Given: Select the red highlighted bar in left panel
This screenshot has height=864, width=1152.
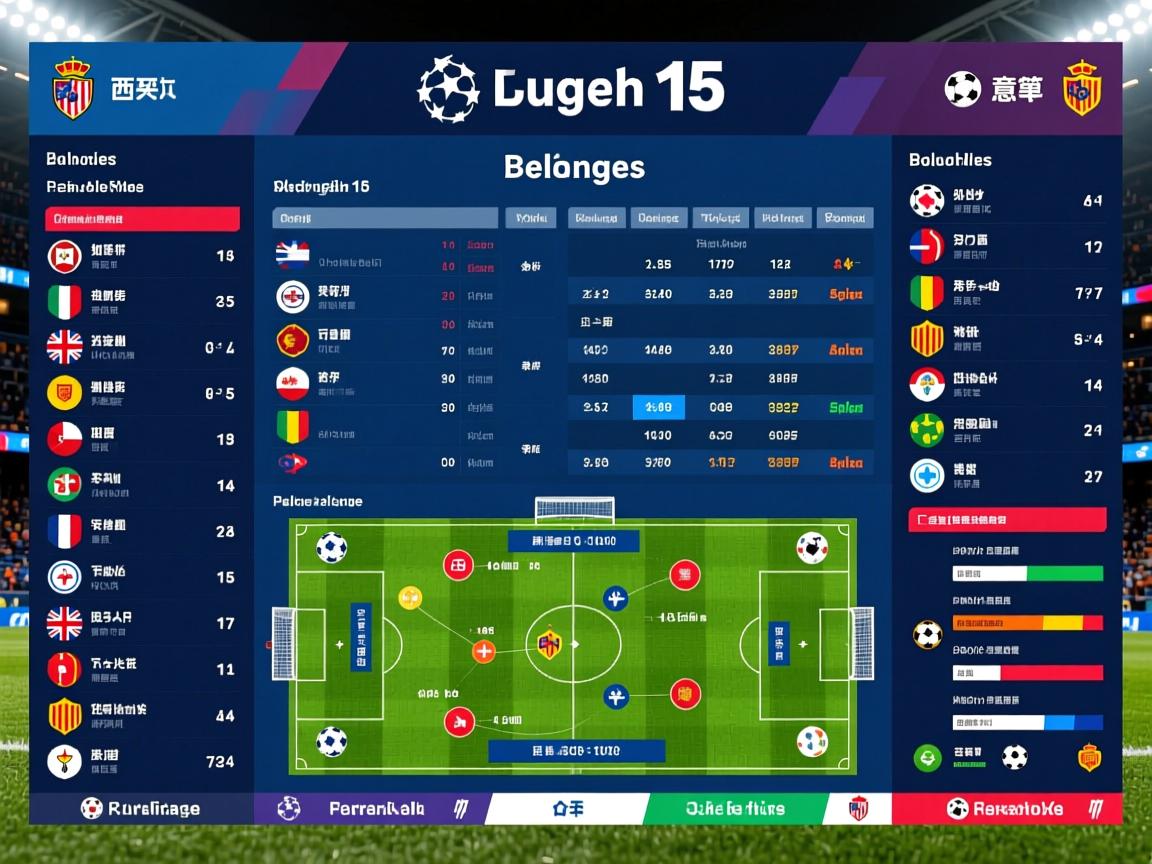Looking at the screenshot, I should click(142, 219).
